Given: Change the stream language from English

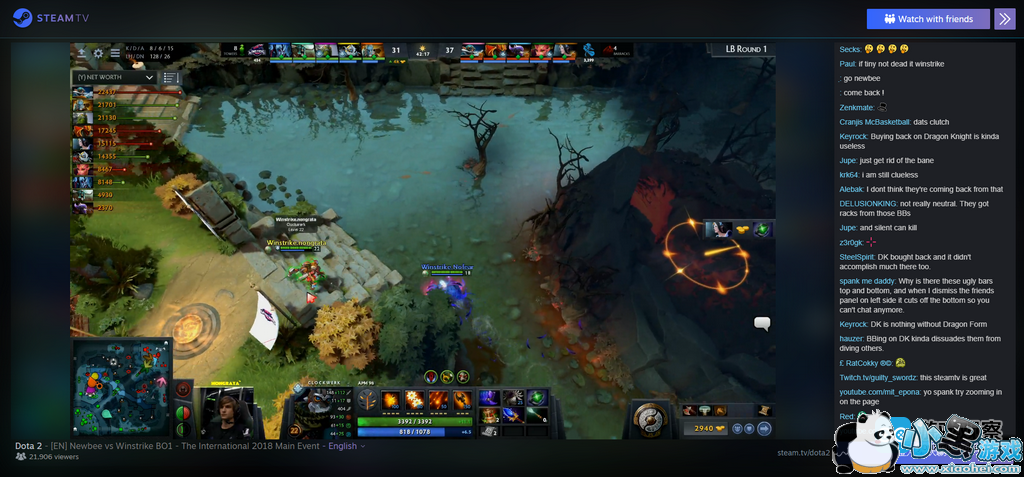Looking at the screenshot, I should [x=346, y=446].
